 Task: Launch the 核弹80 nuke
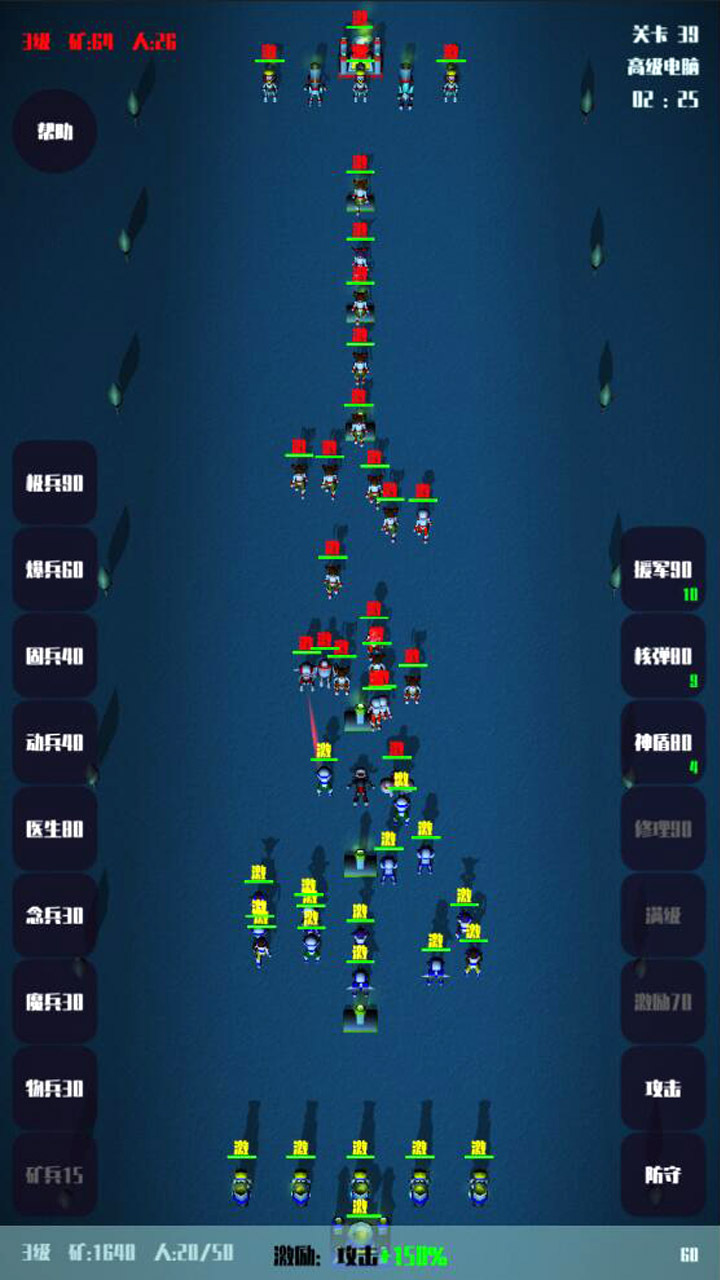[x=663, y=656]
